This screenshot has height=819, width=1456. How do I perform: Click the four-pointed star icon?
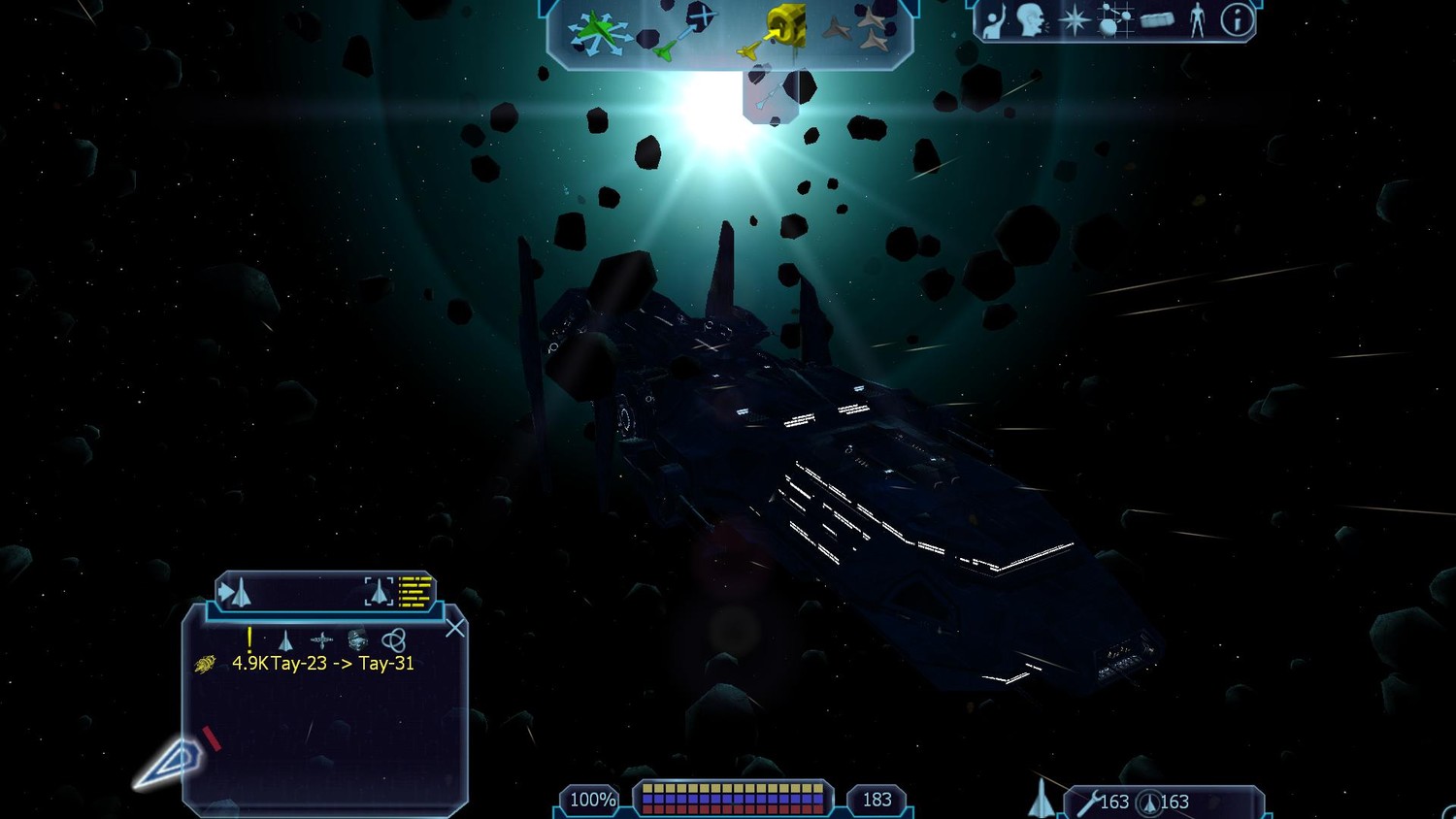click(x=1074, y=20)
